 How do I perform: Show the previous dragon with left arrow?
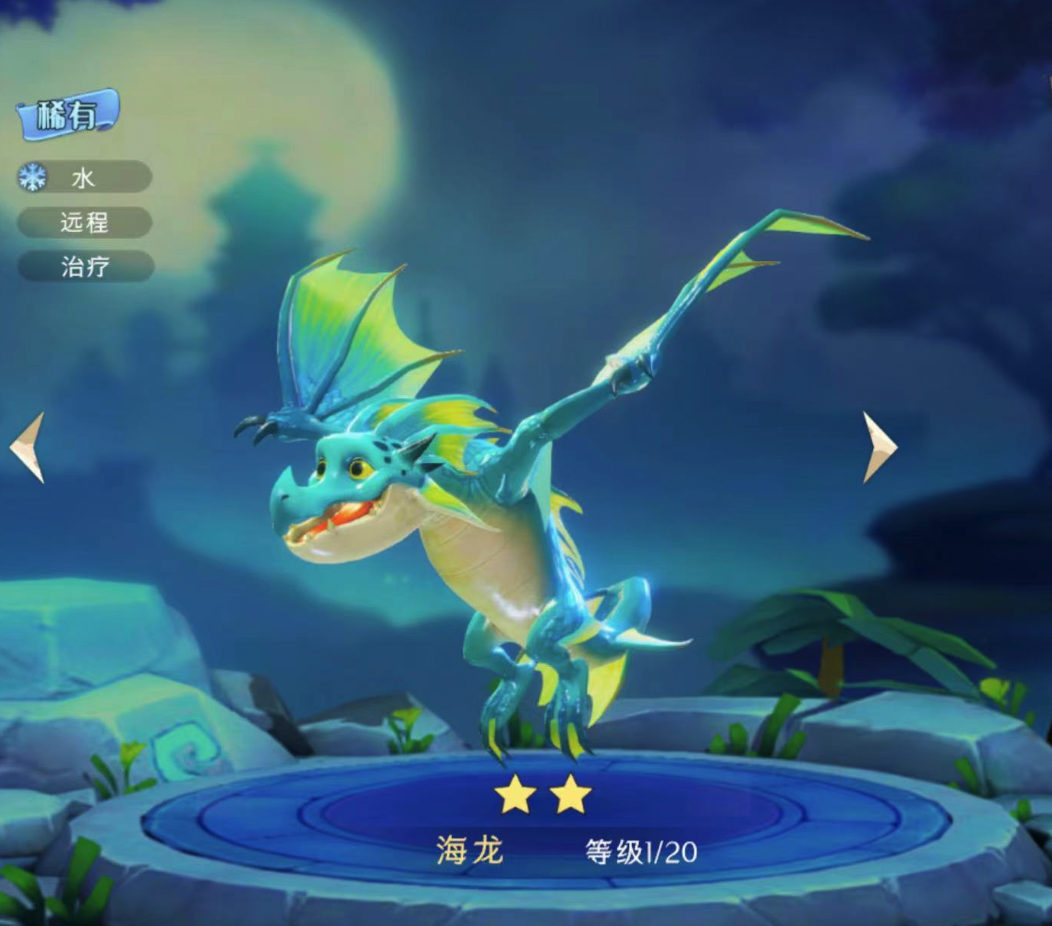(28, 447)
